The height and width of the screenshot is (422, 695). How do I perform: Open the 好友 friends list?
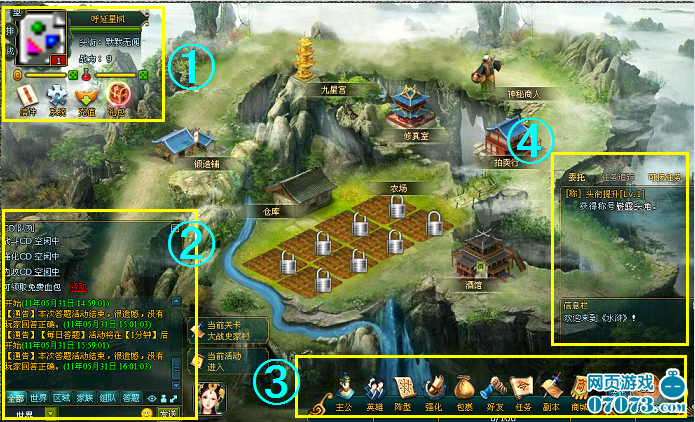point(495,390)
